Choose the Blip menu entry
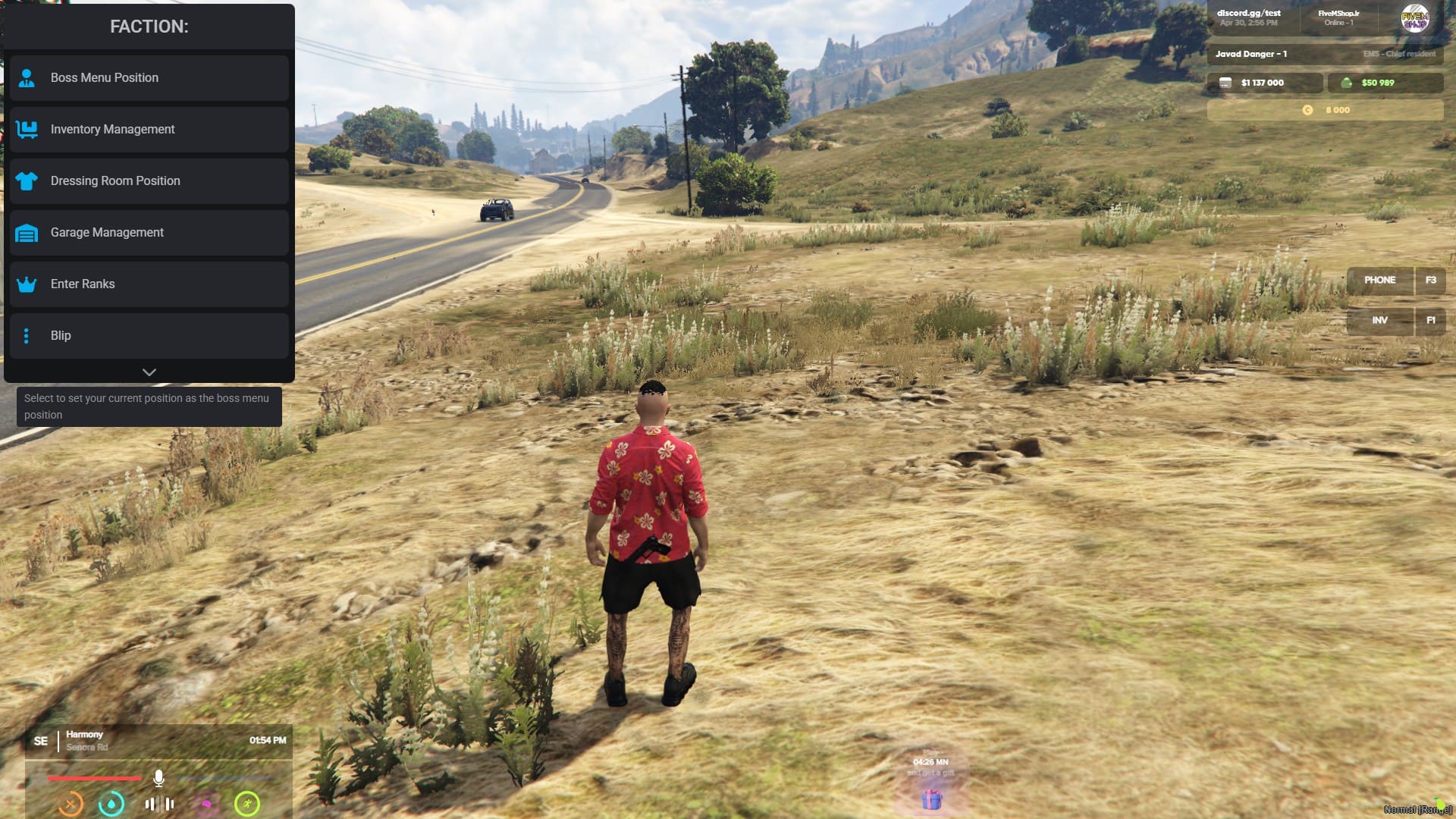Image resolution: width=1456 pixels, height=819 pixels. [x=149, y=336]
